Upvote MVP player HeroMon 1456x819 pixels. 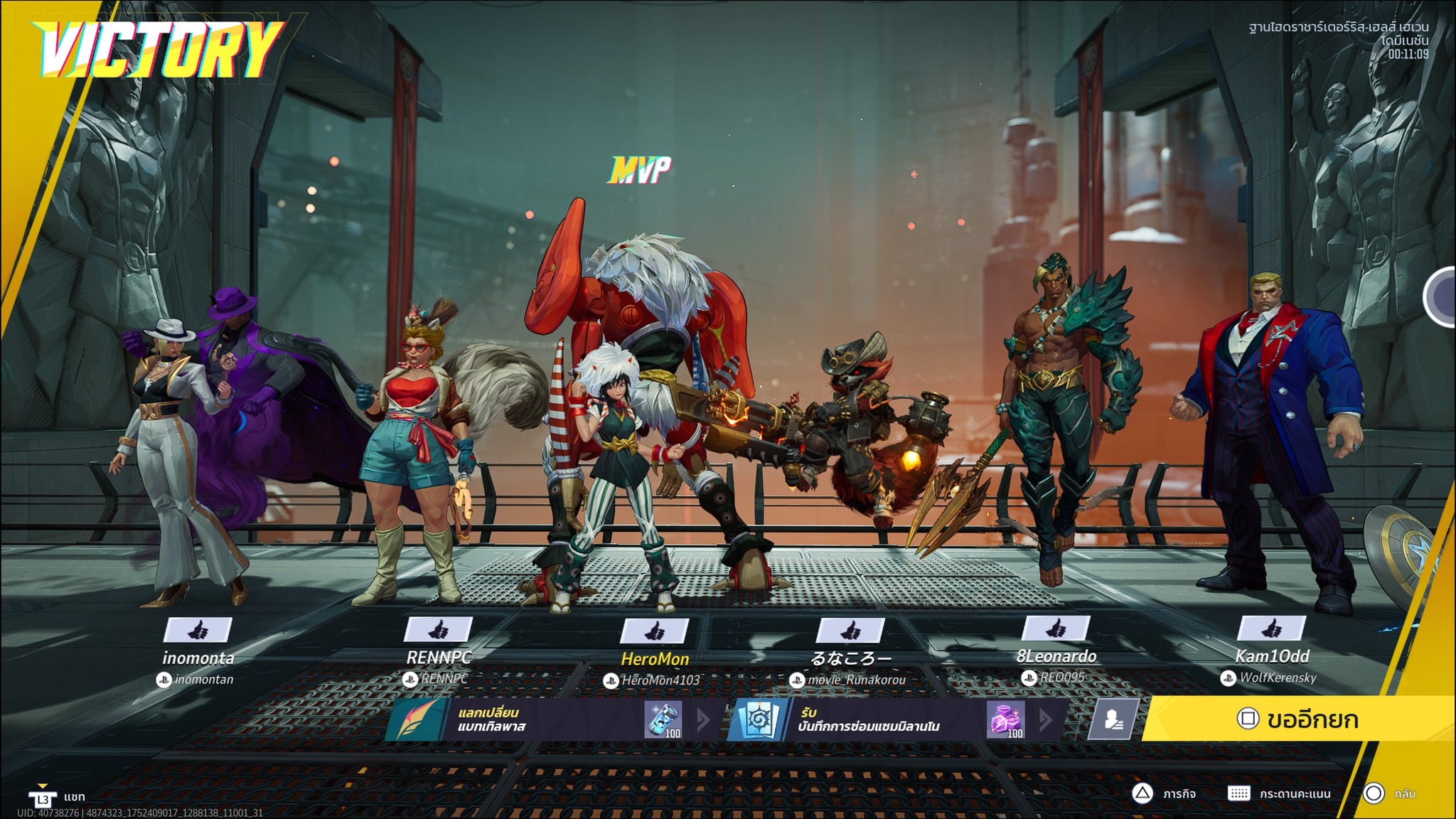655,631
